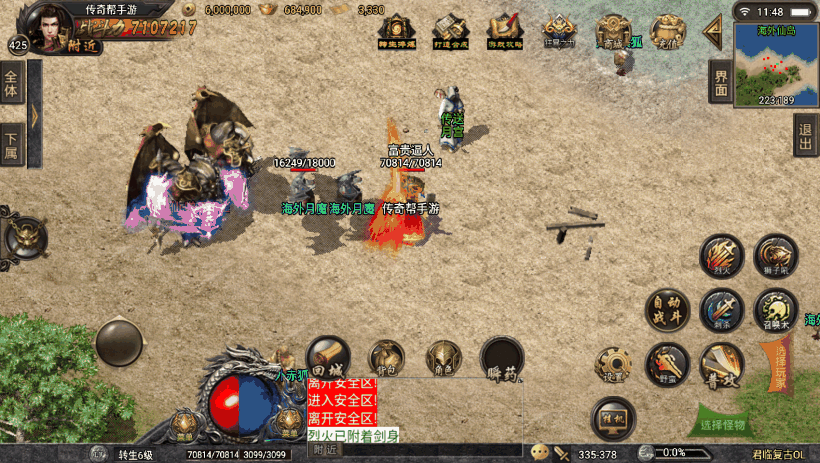Use the 回城 return-to-town scroll
The height and width of the screenshot is (463, 820).
(328, 357)
